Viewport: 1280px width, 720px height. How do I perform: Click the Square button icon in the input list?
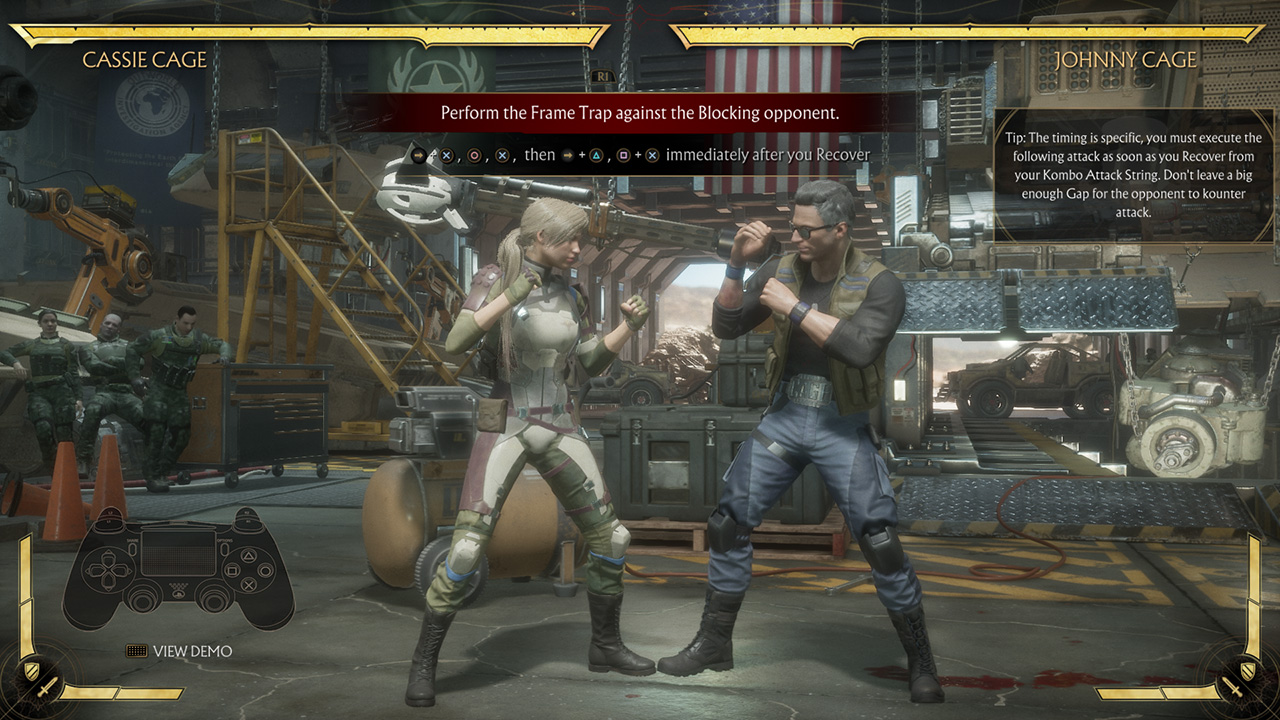pos(624,155)
